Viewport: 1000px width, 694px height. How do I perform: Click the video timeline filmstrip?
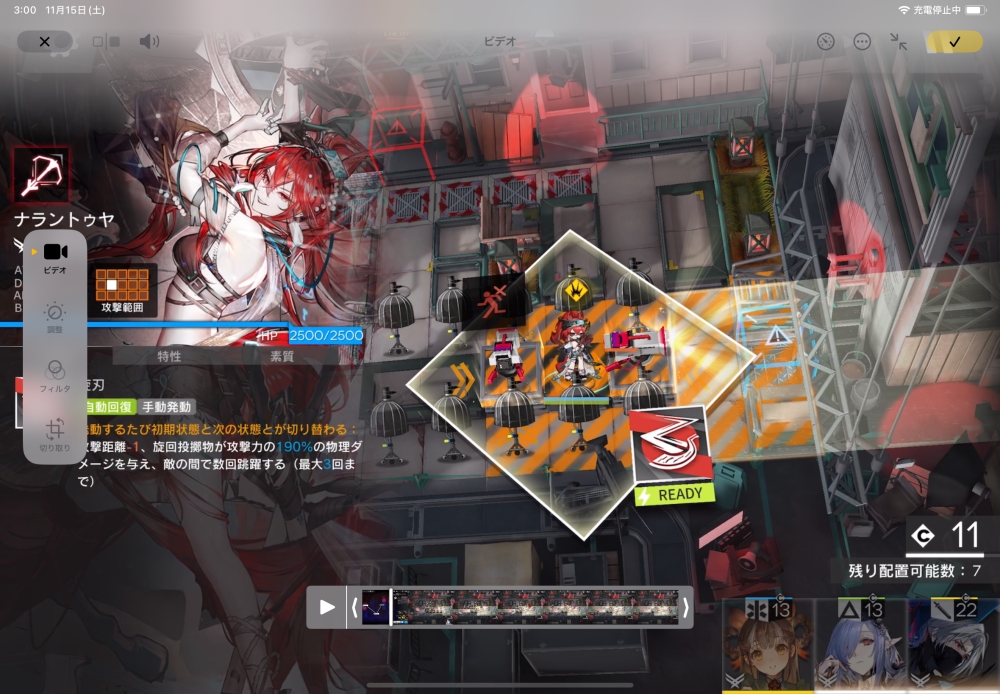535,607
